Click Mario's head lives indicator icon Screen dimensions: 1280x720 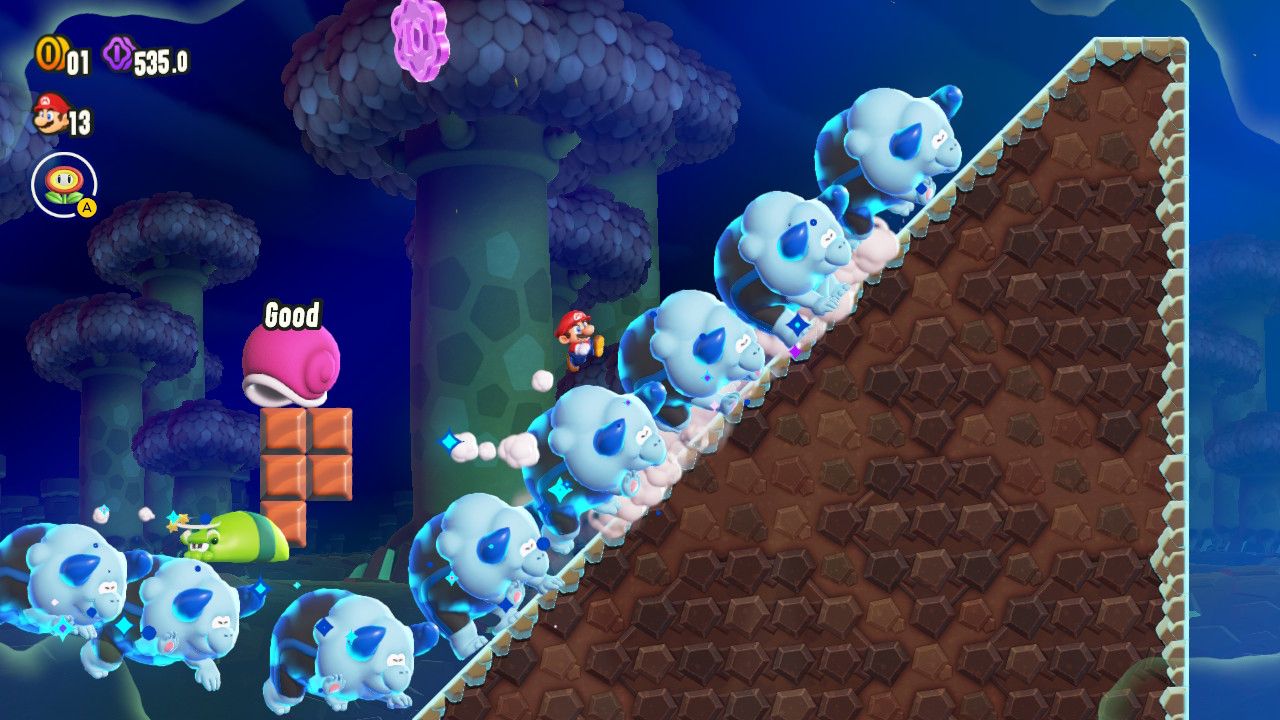point(51,113)
